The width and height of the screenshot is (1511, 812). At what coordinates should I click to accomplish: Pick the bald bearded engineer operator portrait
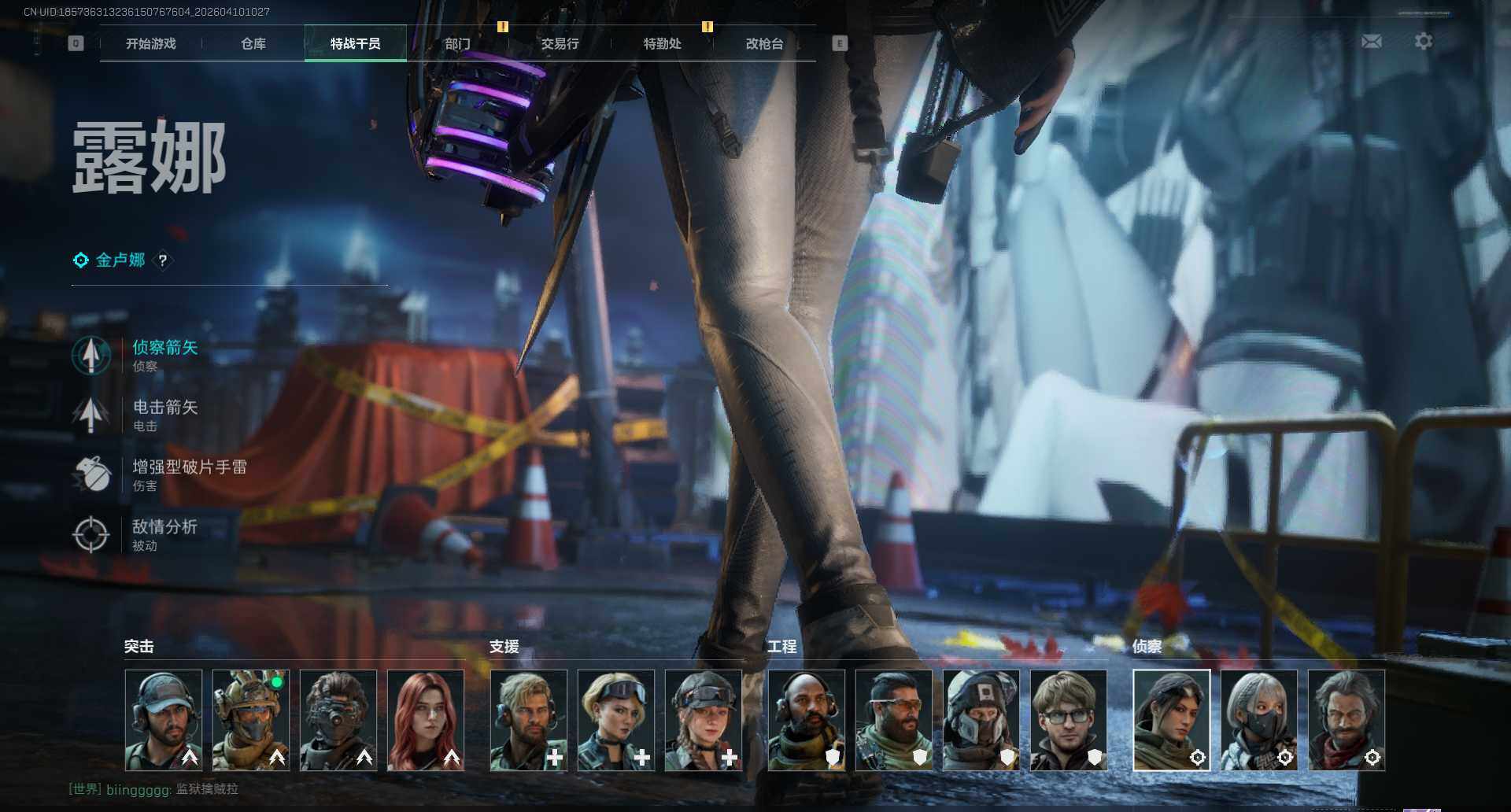point(807,719)
